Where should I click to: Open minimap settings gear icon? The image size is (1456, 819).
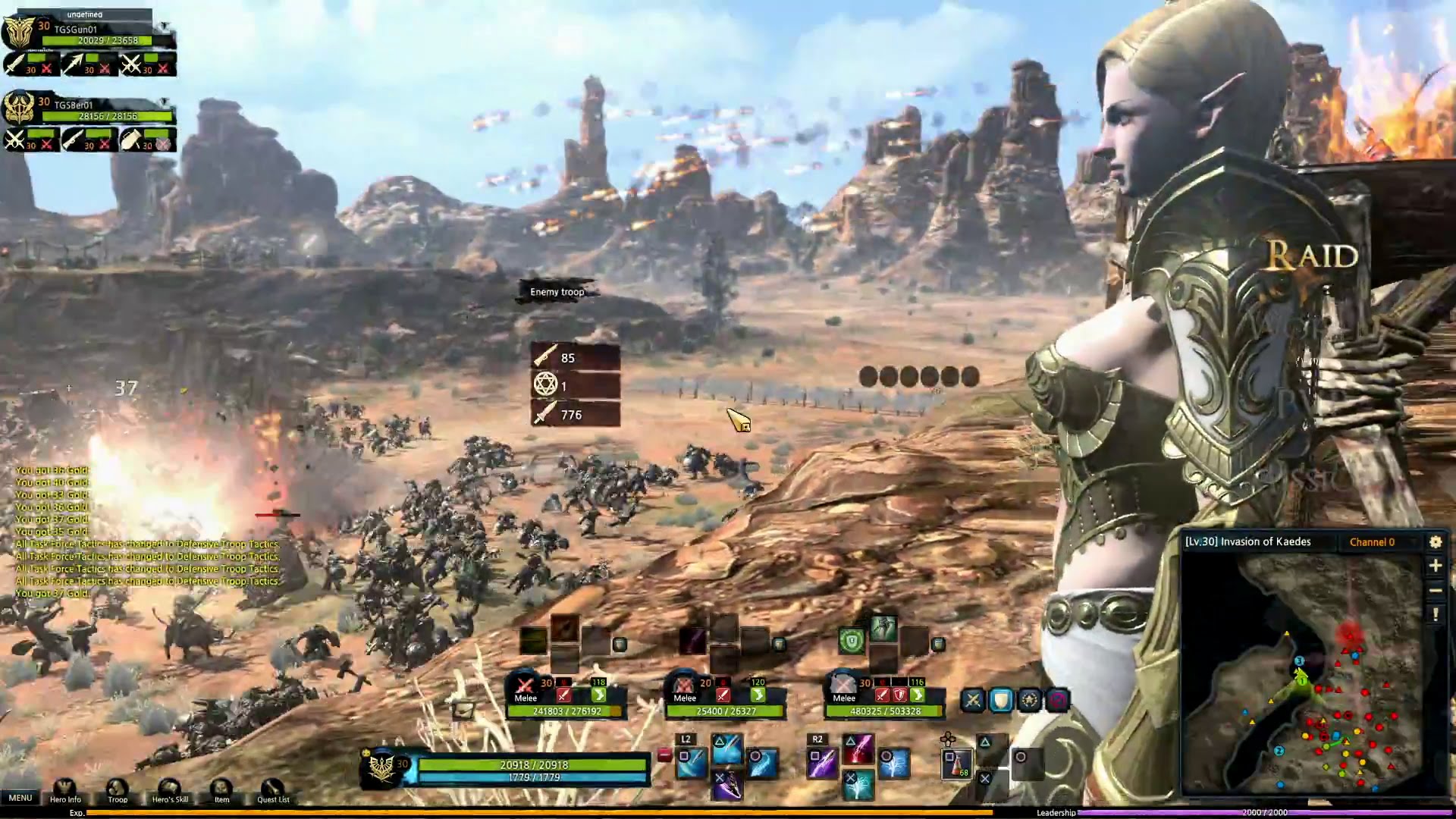[1435, 541]
